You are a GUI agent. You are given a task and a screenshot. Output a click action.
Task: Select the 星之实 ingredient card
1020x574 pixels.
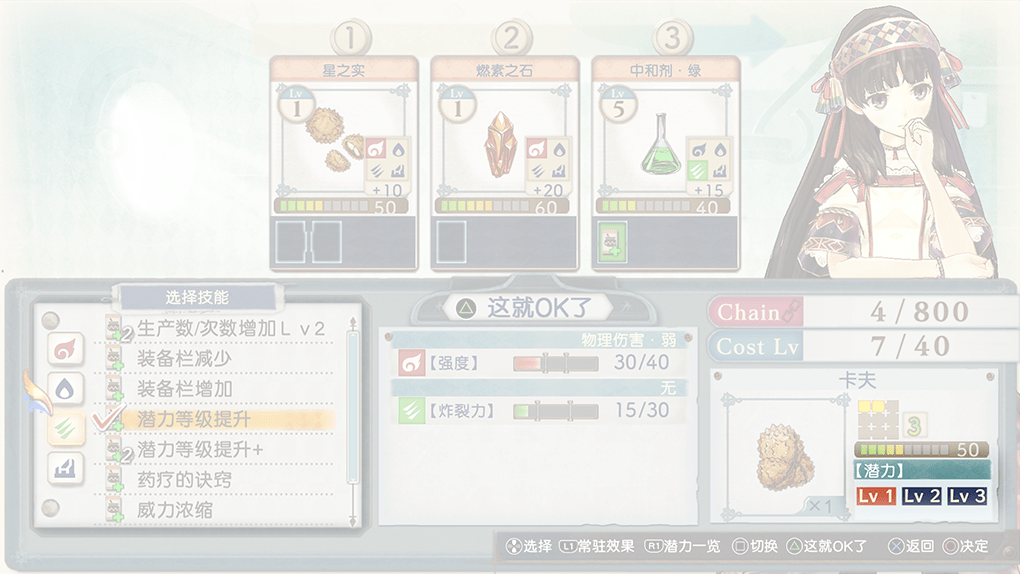[x=344, y=135]
